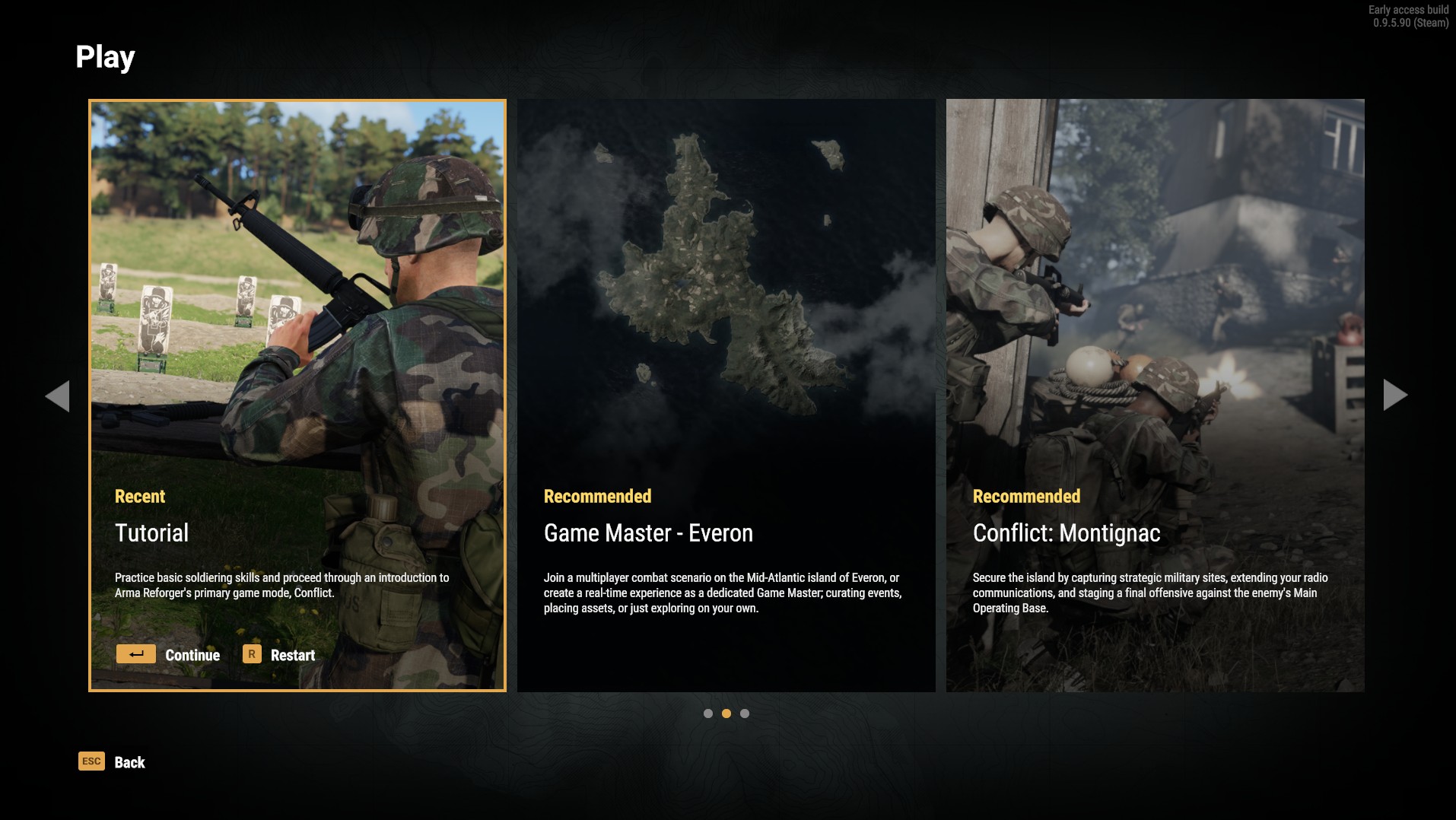1456x820 pixels.
Task: Continue the Tutorial scenario
Action: 169,655
